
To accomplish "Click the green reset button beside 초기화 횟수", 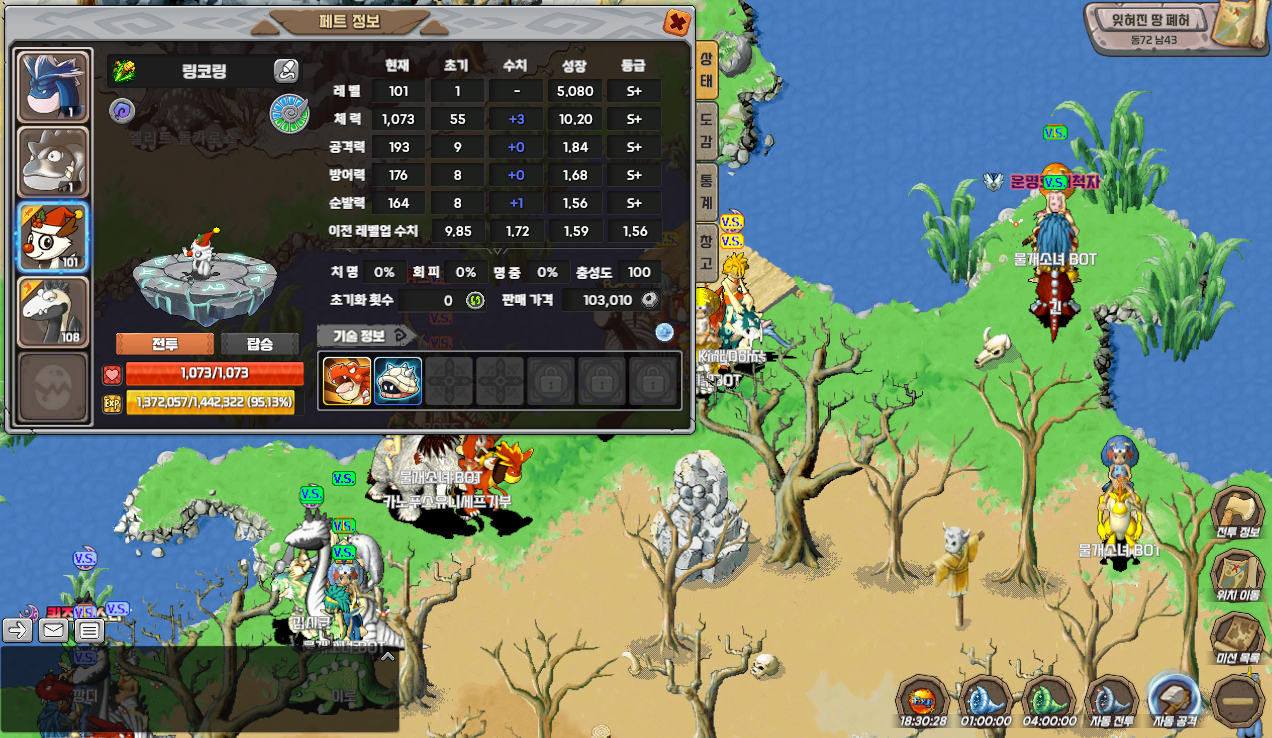I will 475,300.
